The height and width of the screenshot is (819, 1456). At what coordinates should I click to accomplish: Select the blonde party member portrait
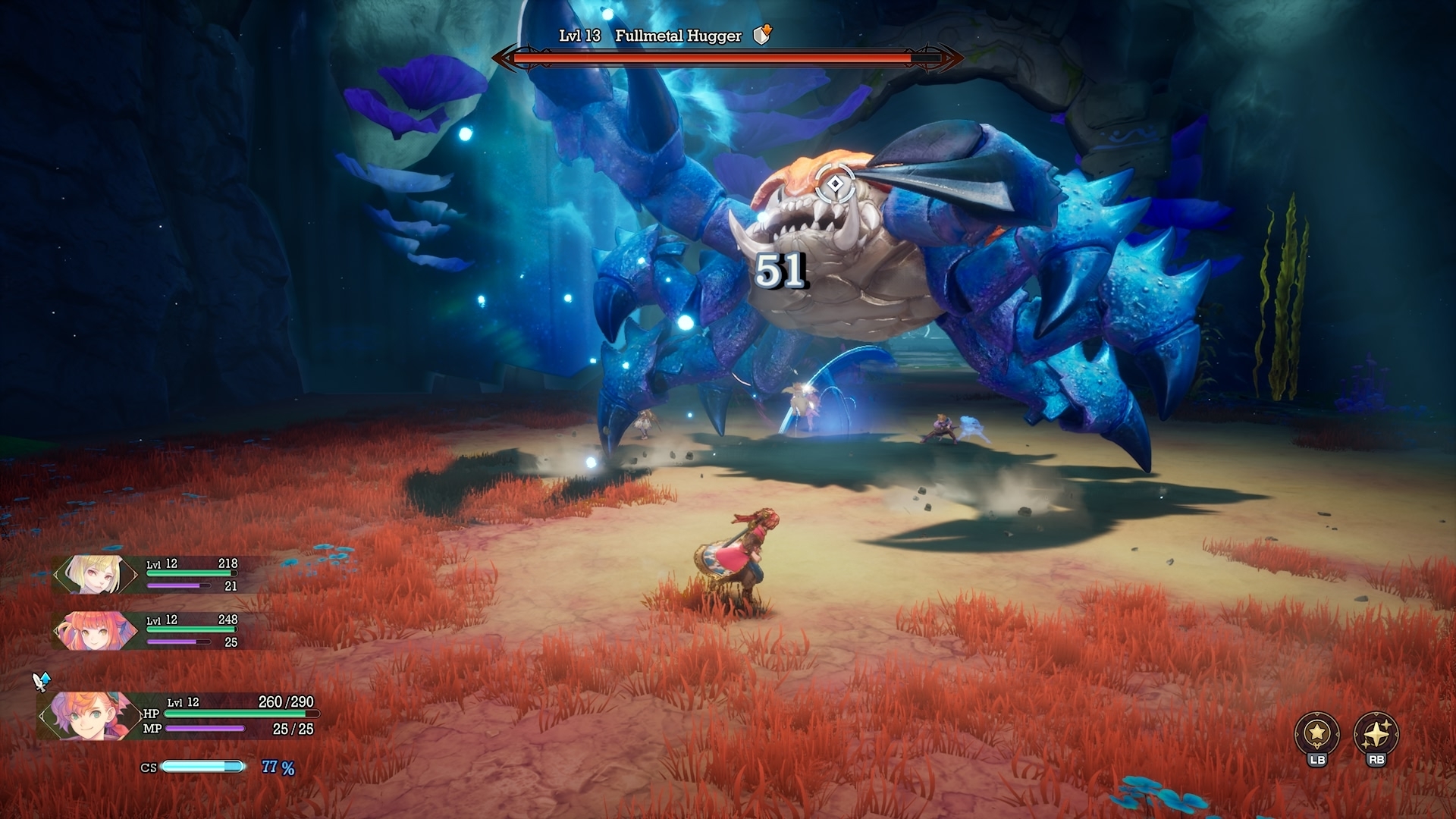click(x=94, y=574)
